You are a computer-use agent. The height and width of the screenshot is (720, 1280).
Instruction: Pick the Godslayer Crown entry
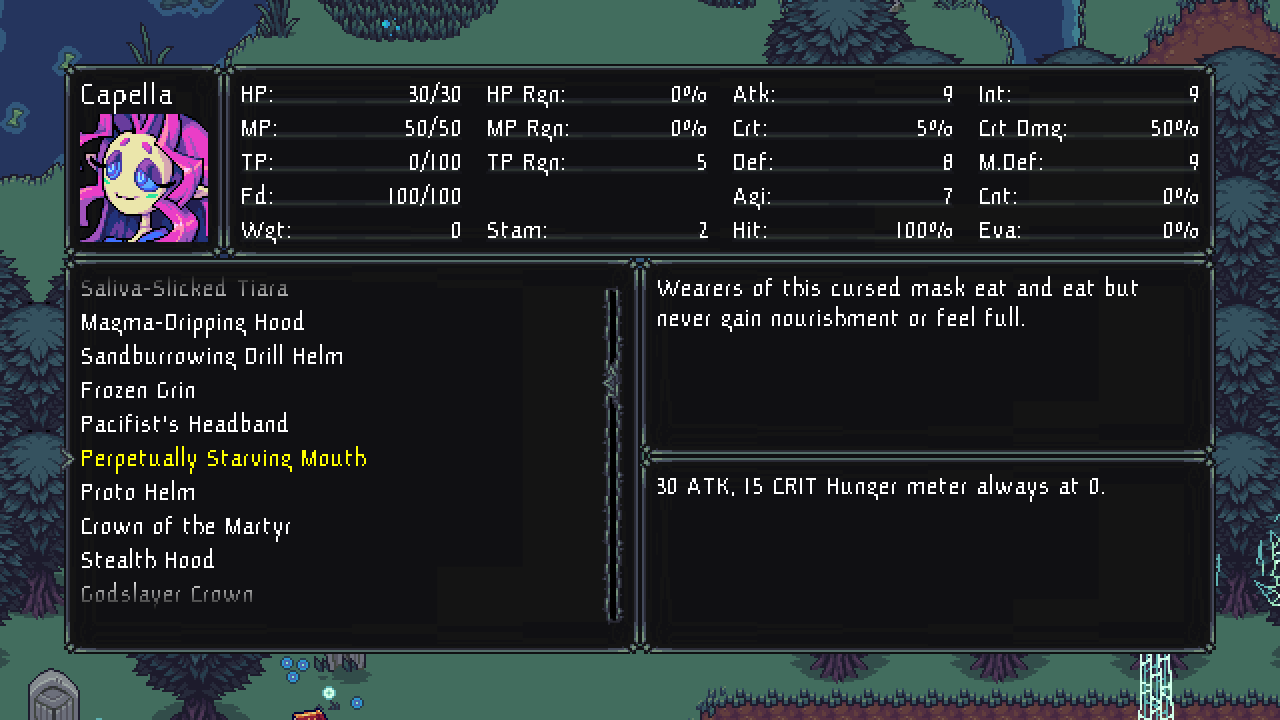[x=167, y=595]
